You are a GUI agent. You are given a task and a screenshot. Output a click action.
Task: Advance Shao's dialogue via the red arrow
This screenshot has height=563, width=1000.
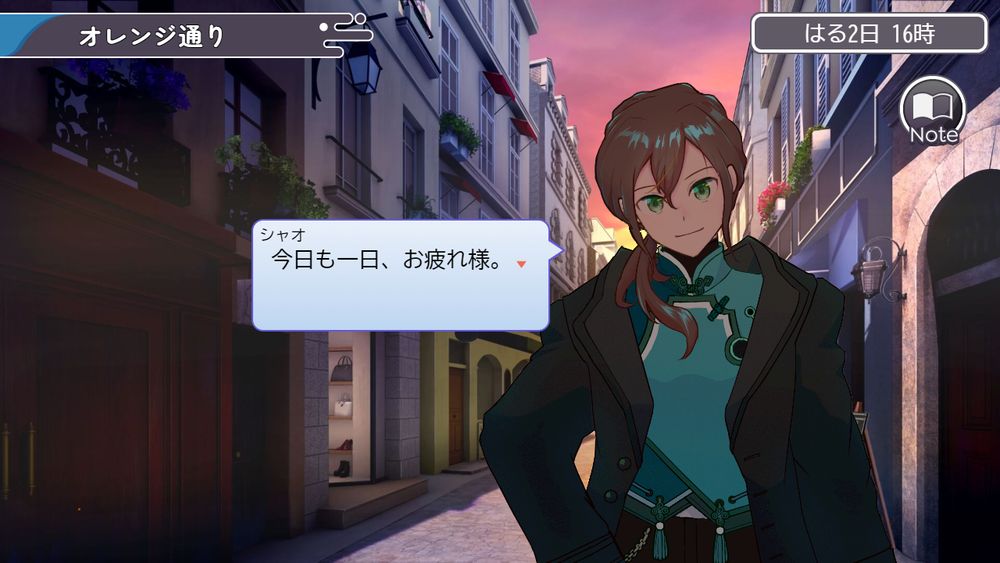(x=521, y=265)
